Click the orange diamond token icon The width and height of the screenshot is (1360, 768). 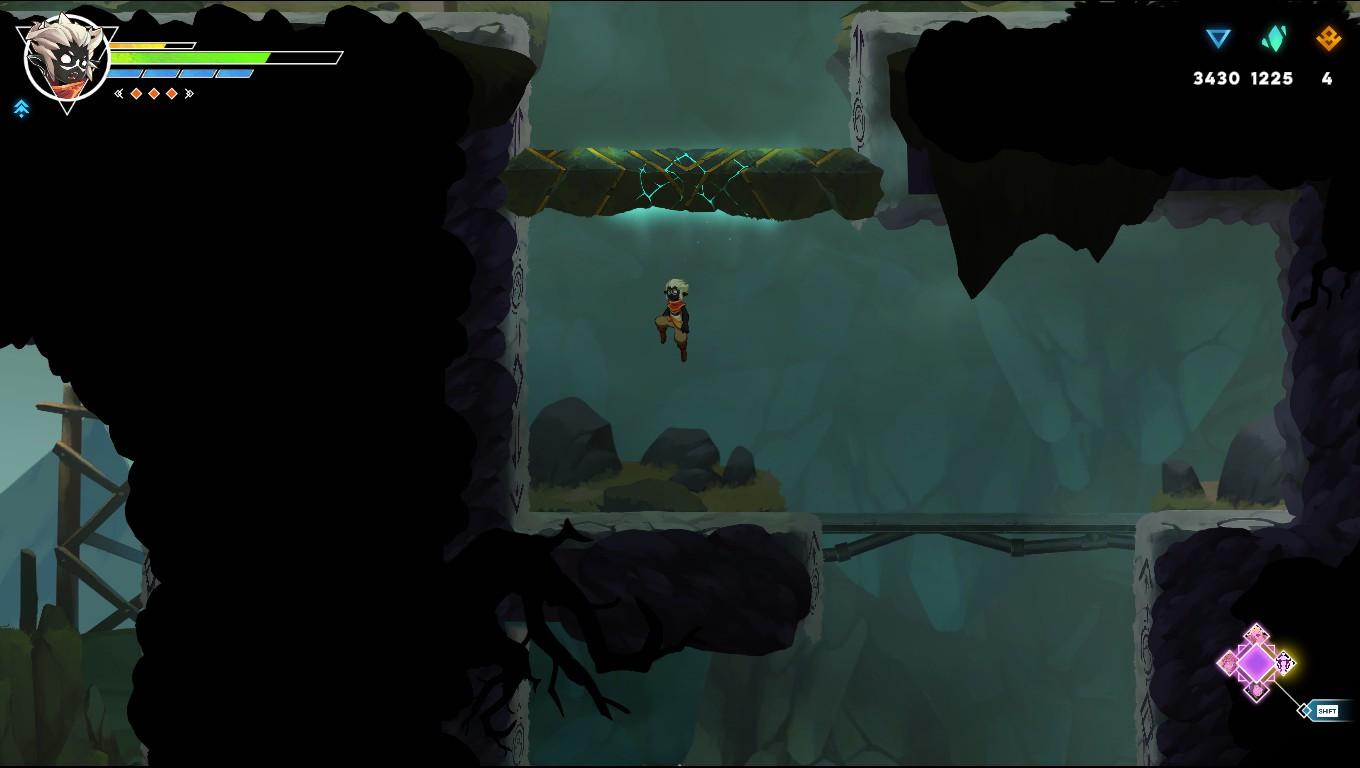point(1328,39)
